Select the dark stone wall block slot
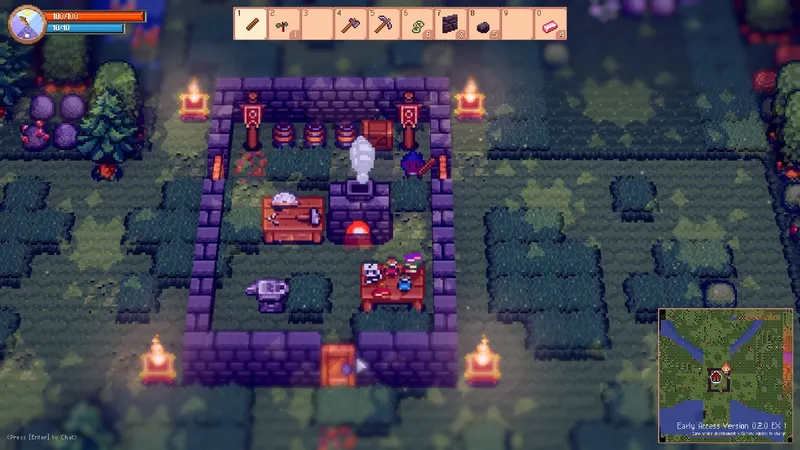Image resolution: width=800 pixels, height=450 pixels. point(449,24)
